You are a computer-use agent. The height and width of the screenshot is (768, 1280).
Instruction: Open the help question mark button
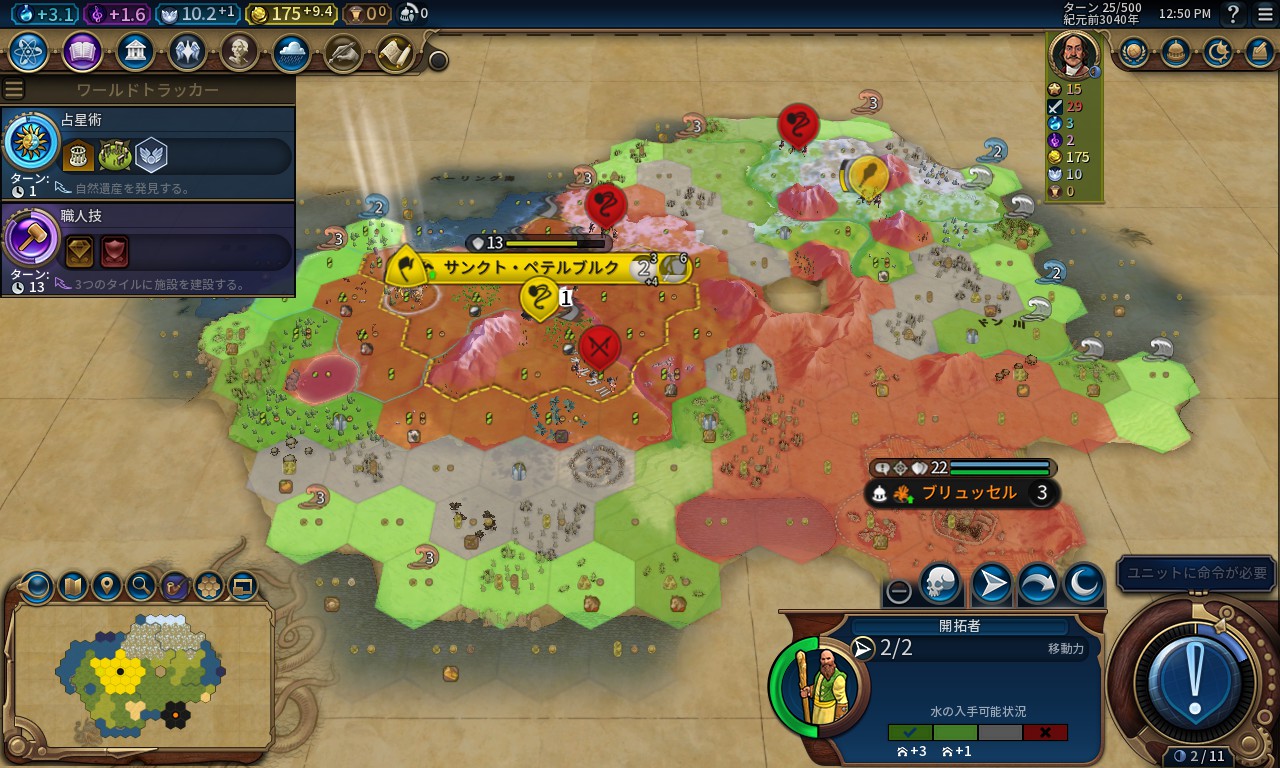[1234, 14]
